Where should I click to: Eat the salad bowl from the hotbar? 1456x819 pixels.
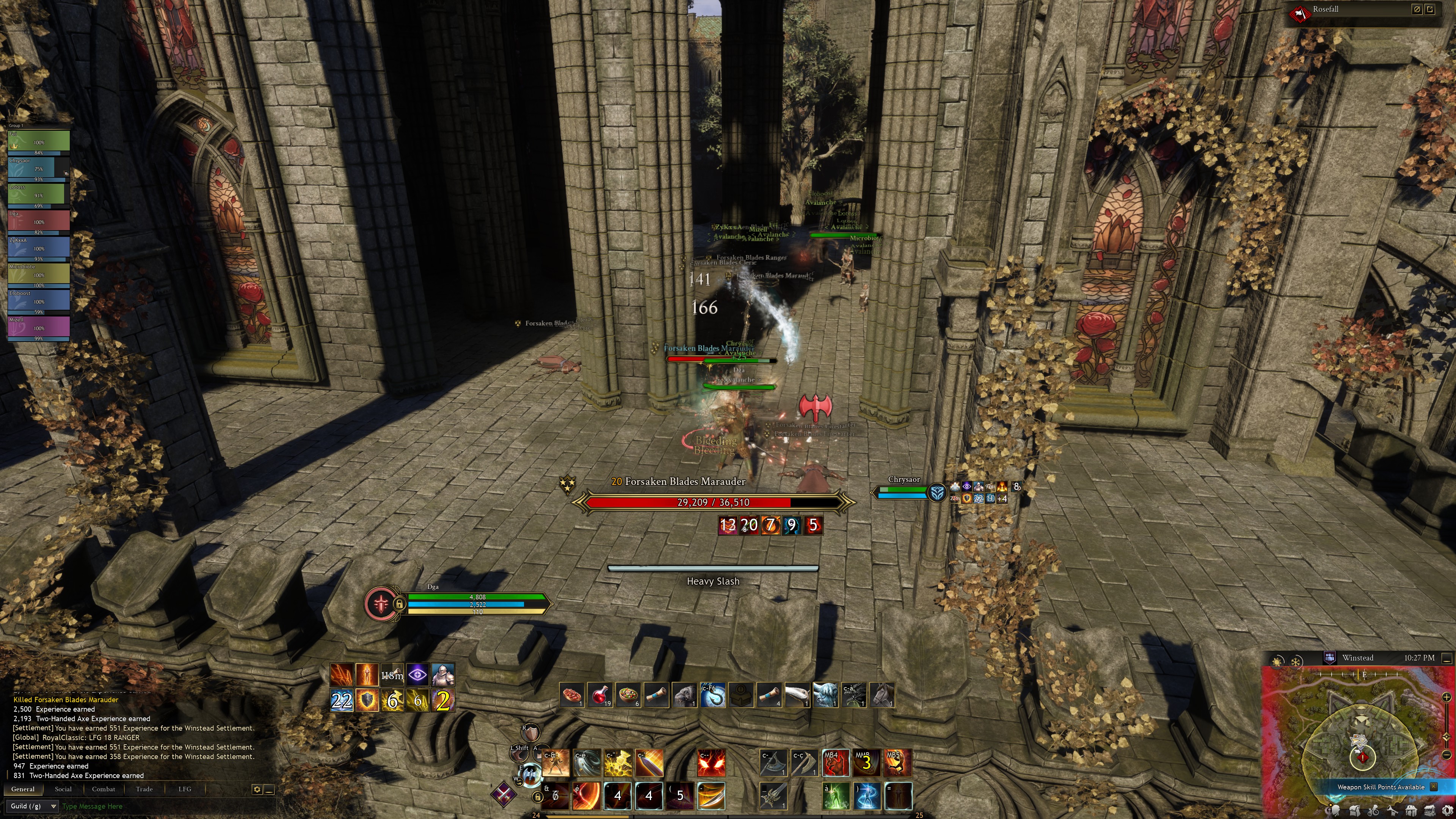pyautogui.click(x=629, y=695)
